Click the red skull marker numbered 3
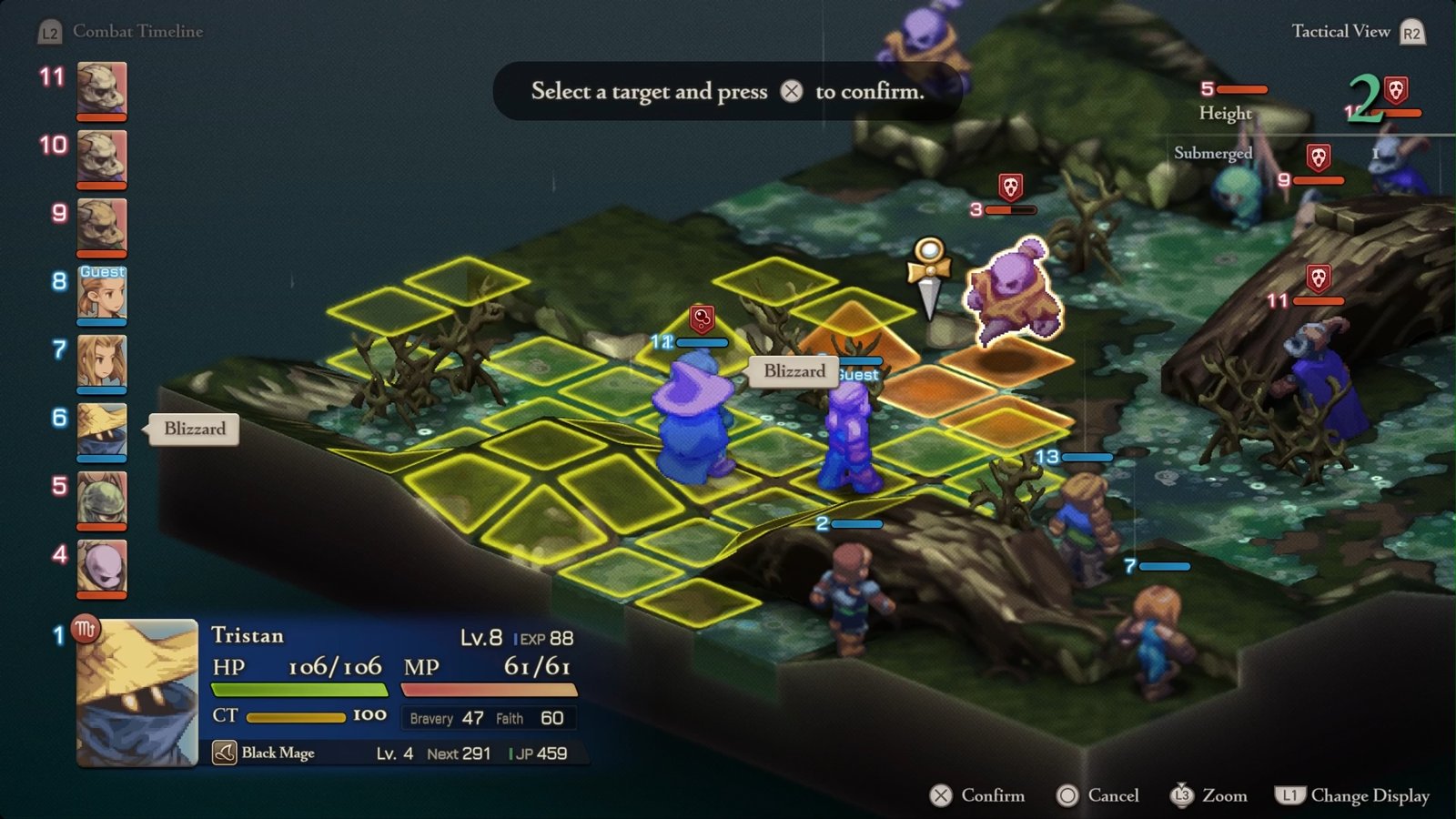 [1009, 187]
